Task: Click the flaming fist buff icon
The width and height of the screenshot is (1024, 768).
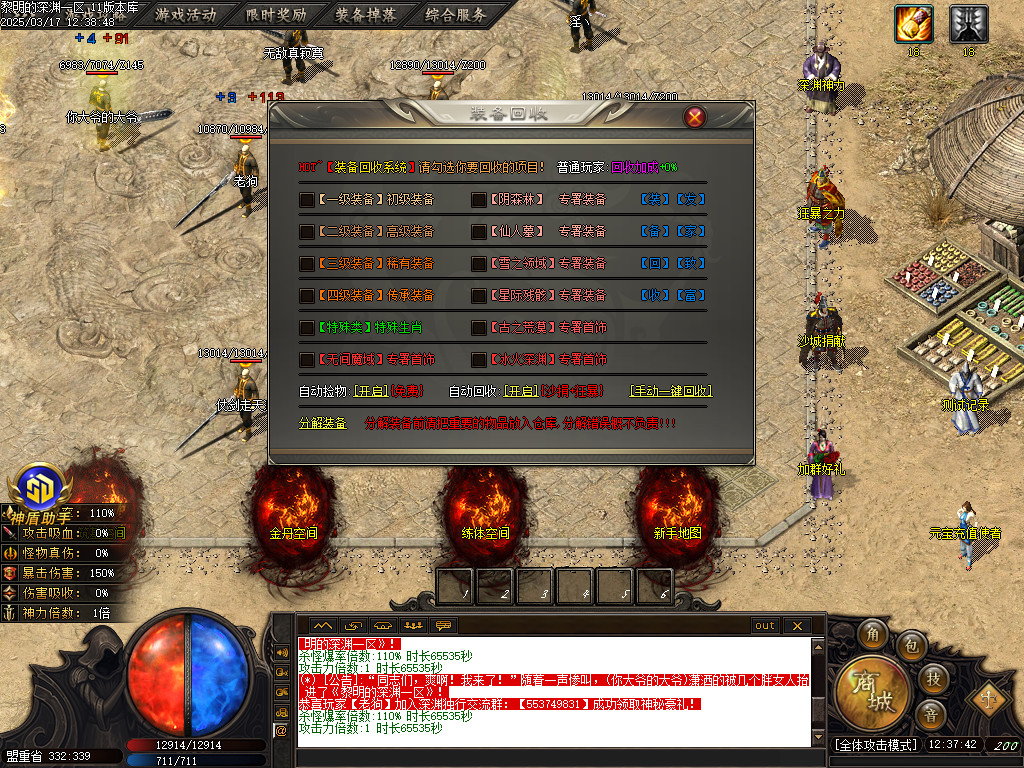Action: (913, 23)
